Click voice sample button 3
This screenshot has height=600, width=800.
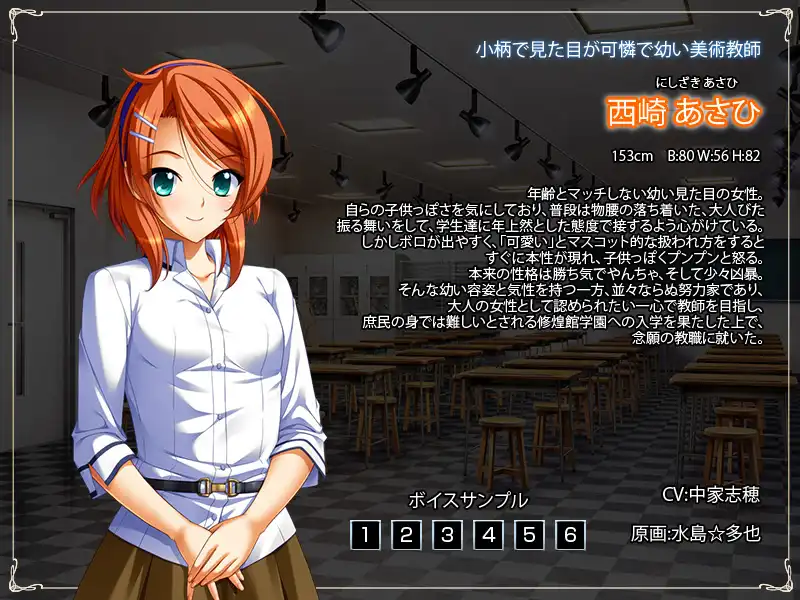(447, 535)
